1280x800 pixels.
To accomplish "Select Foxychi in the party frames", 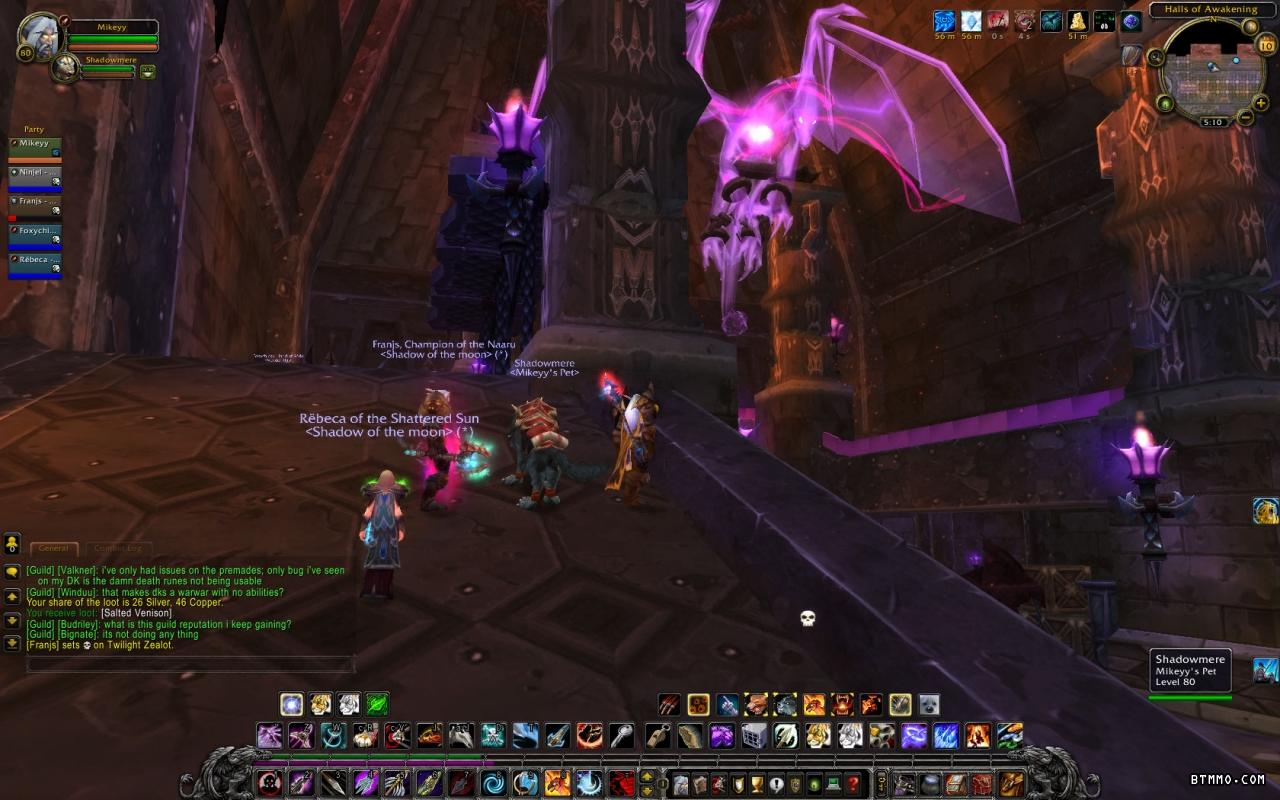I will (x=35, y=234).
